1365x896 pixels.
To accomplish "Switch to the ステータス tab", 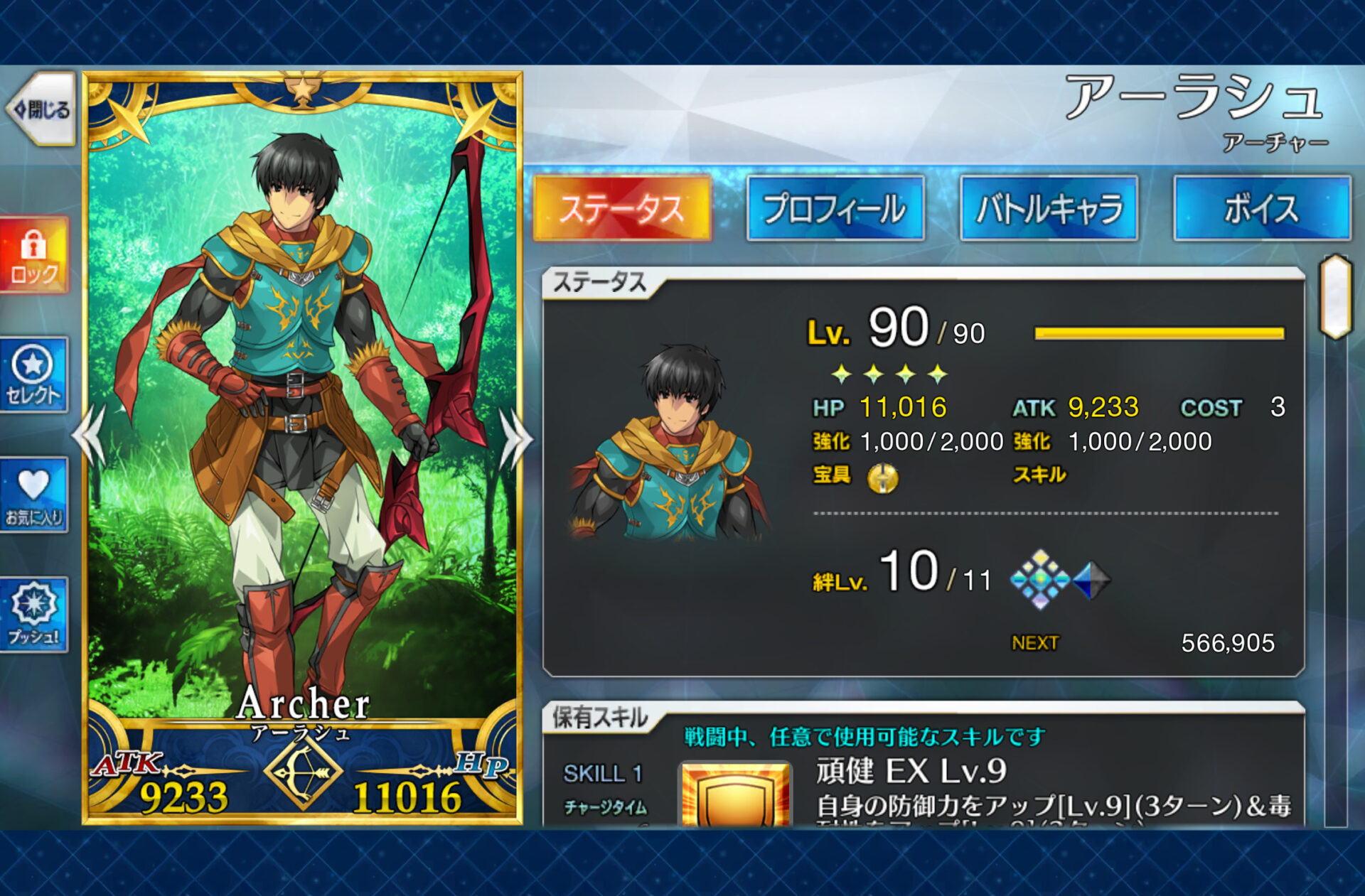I will click(x=622, y=209).
